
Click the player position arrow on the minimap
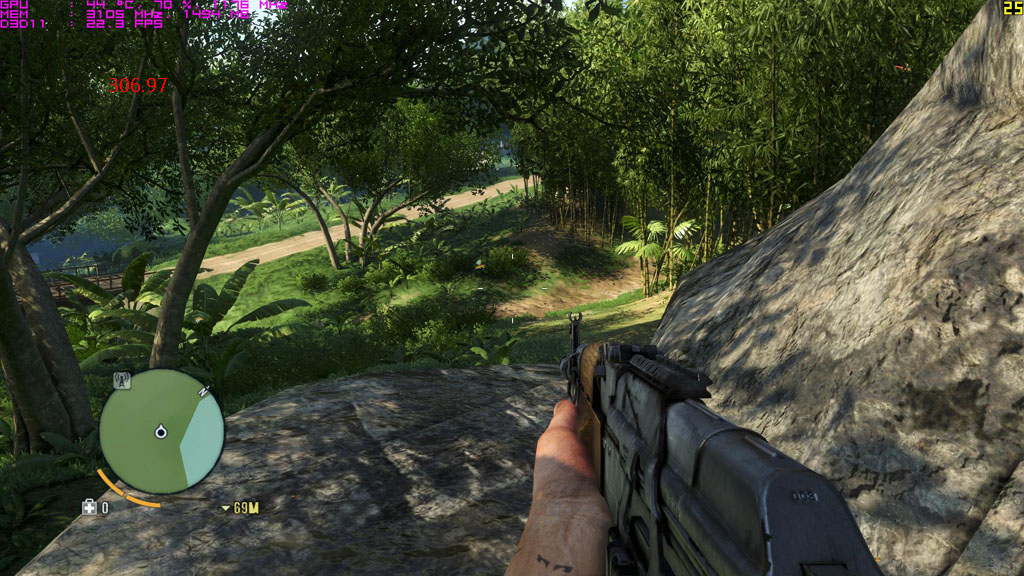coord(160,432)
